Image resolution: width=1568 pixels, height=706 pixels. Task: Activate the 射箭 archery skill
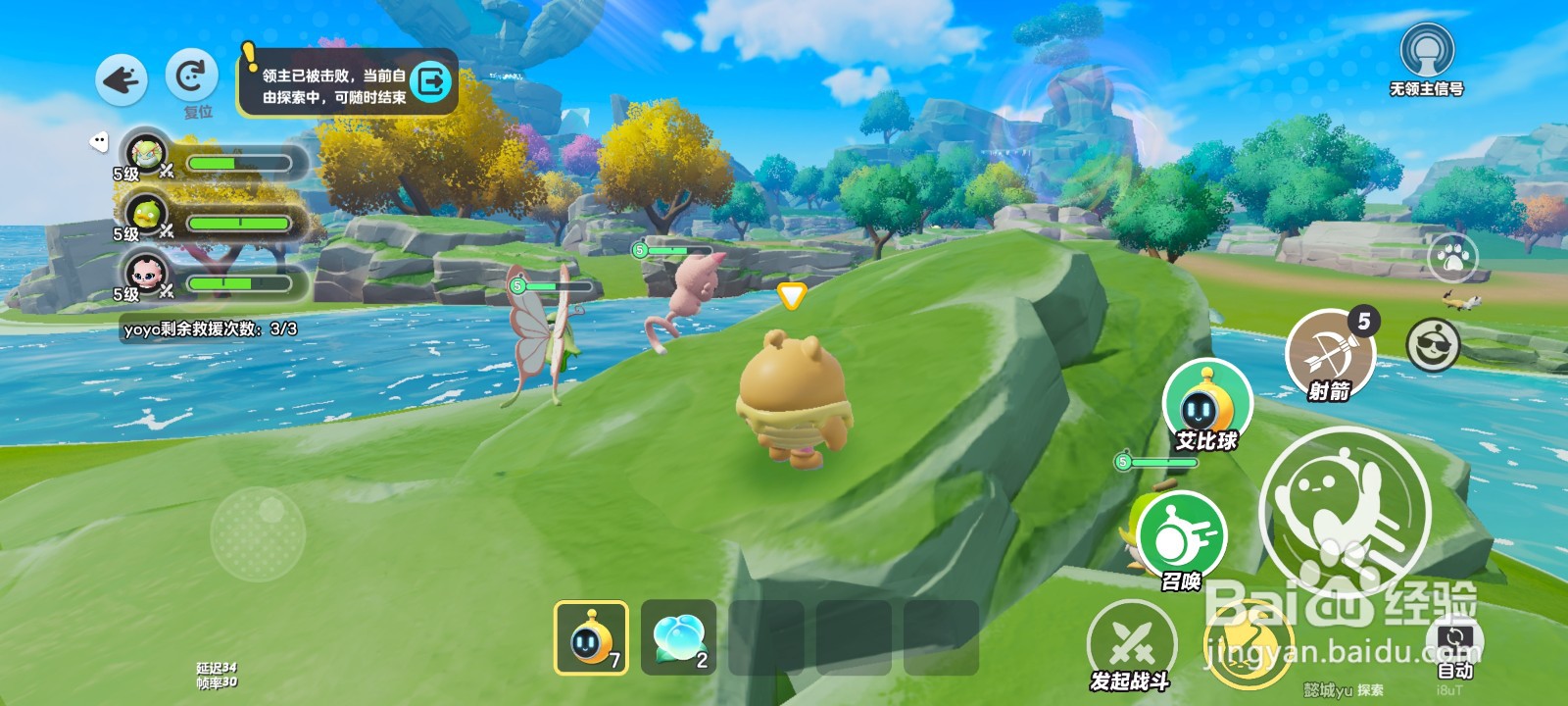click(x=1330, y=355)
